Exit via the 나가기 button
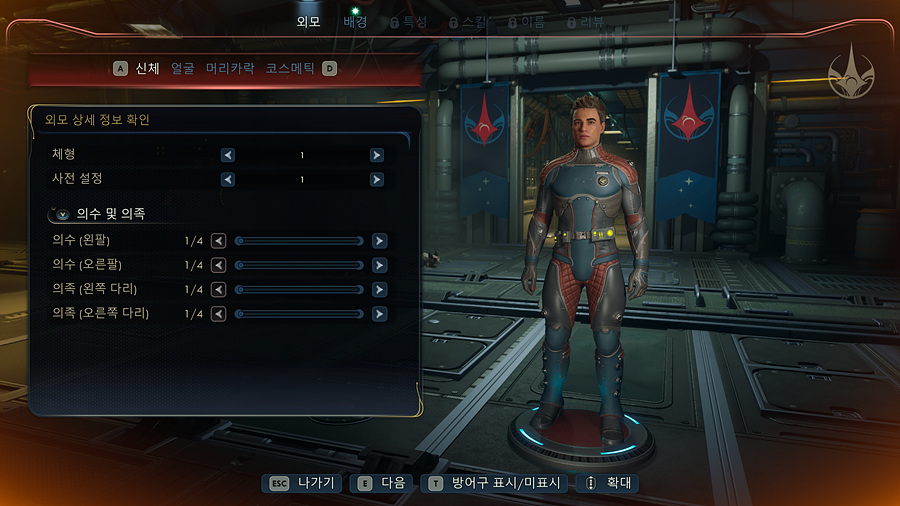This screenshot has width=900, height=506. pos(303,483)
